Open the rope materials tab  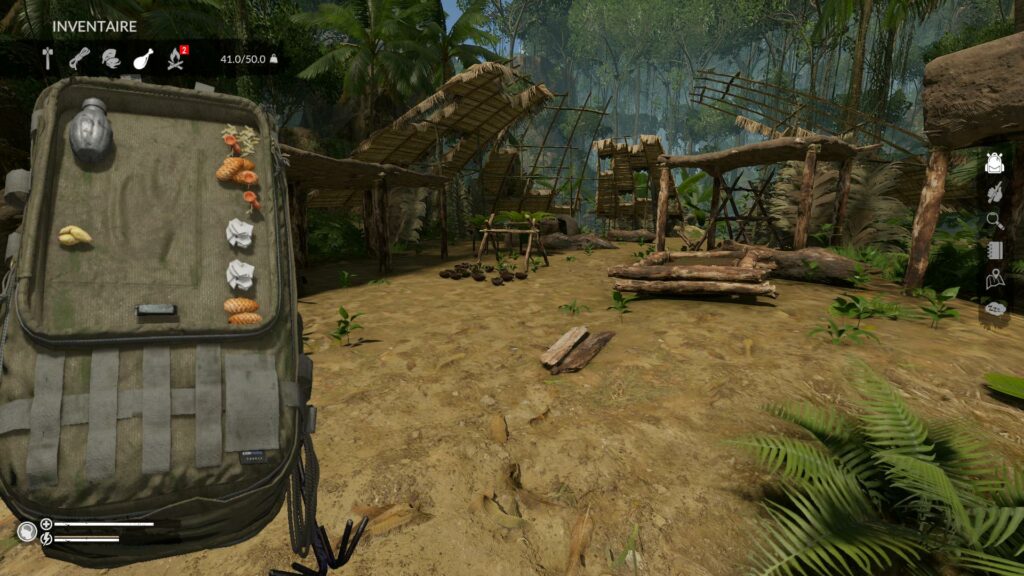79,59
